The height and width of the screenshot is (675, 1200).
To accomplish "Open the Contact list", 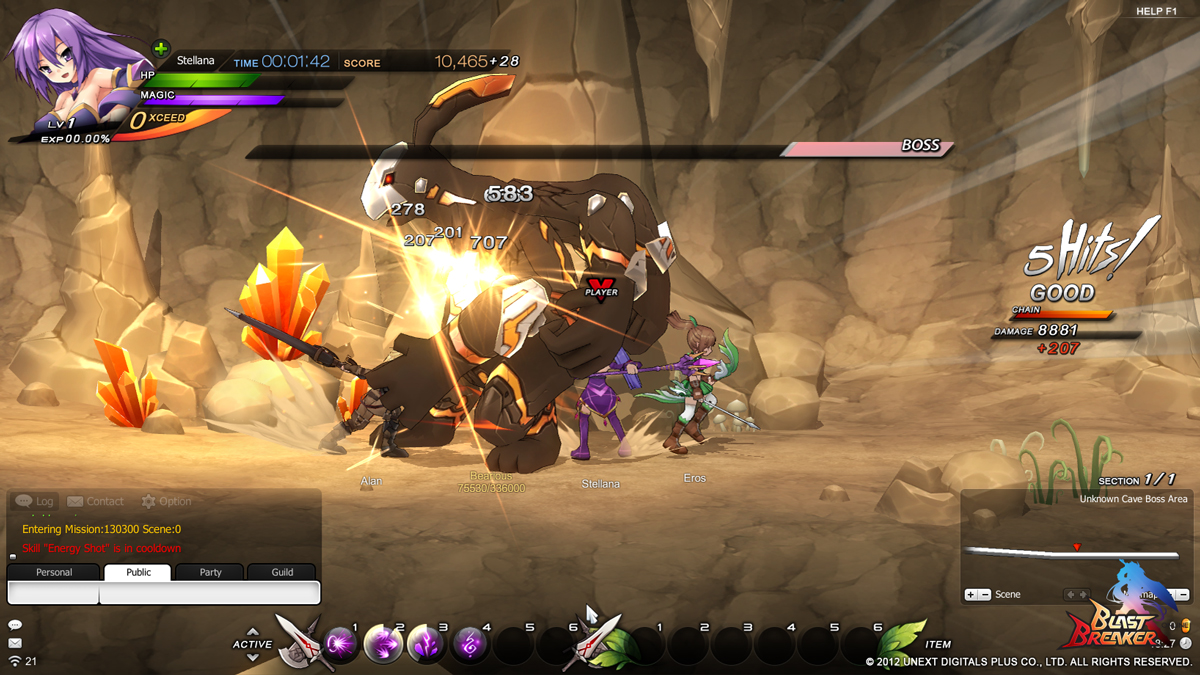I will coord(95,501).
